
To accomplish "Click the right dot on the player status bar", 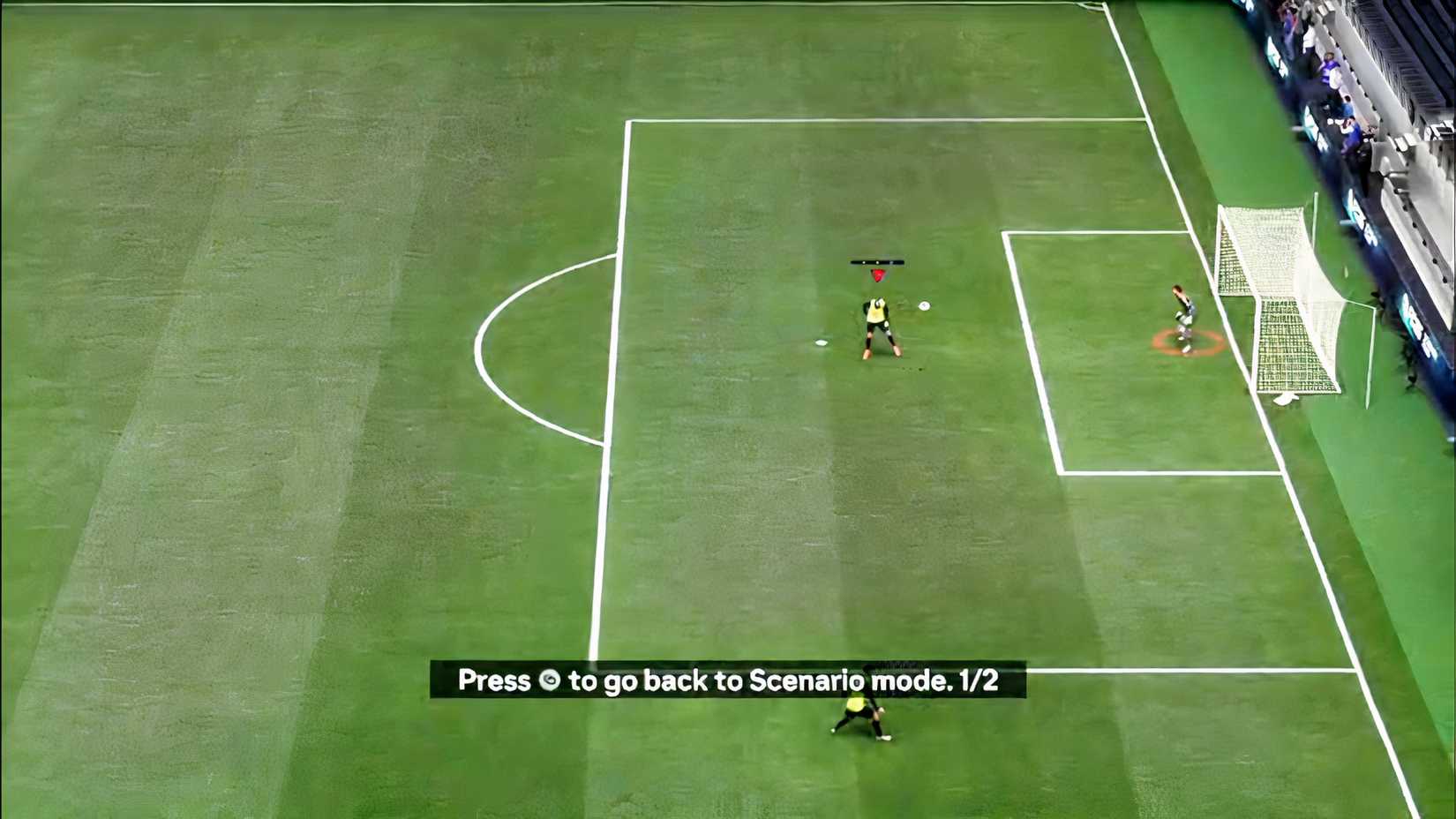I will (x=890, y=263).
